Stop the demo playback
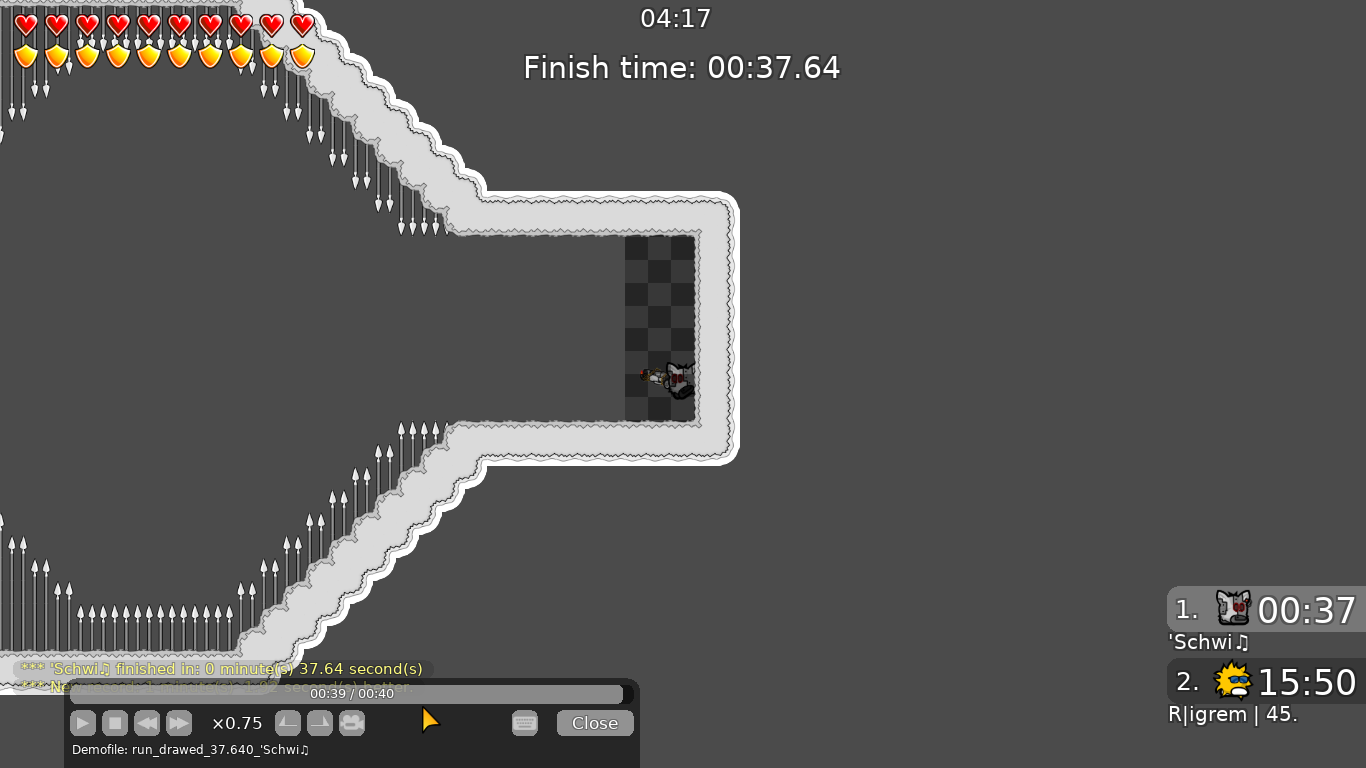The height and width of the screenshot is (768, 1366). click(115, 723)
